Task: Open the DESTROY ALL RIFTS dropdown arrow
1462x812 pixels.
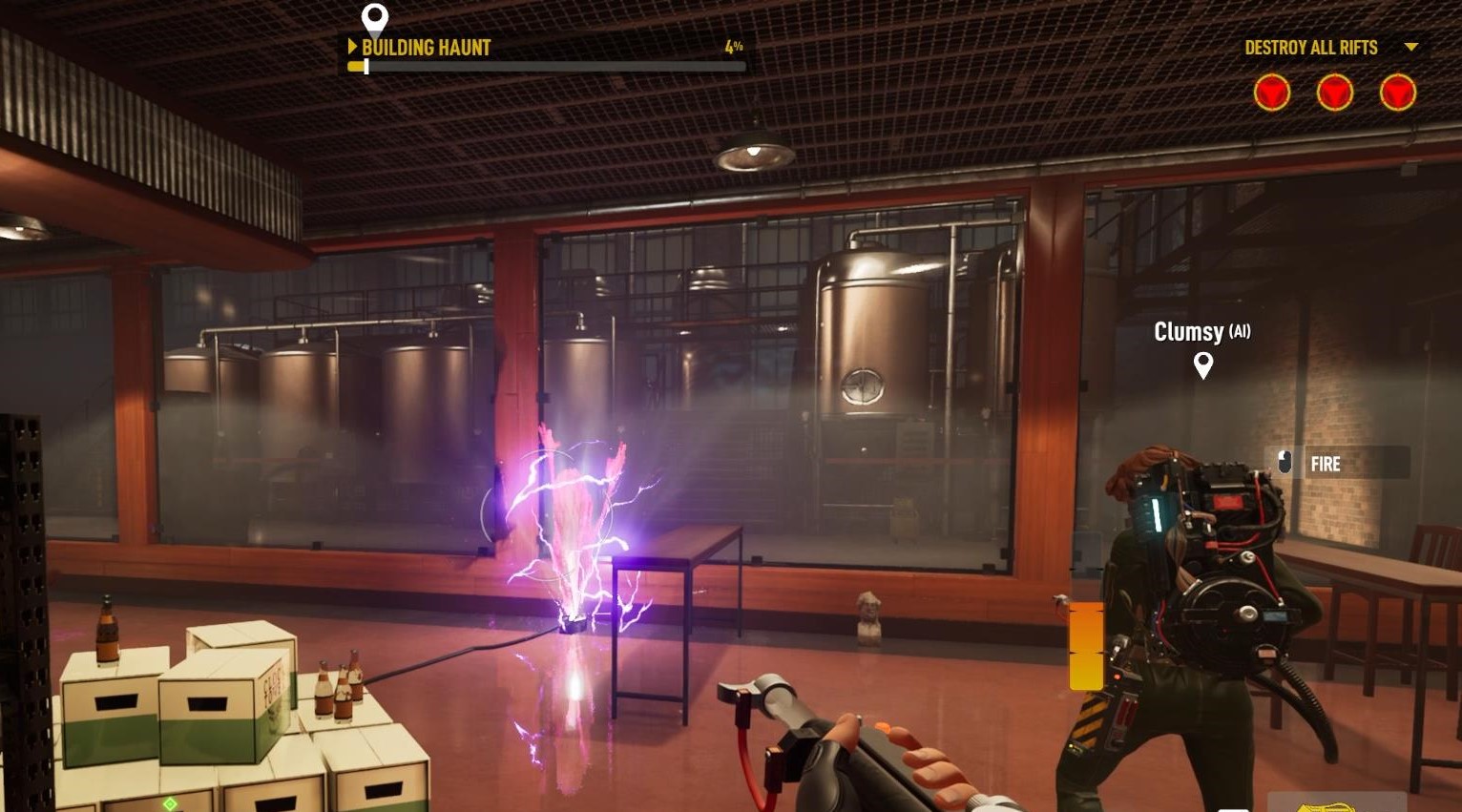Action: (x=1410, y=48)
